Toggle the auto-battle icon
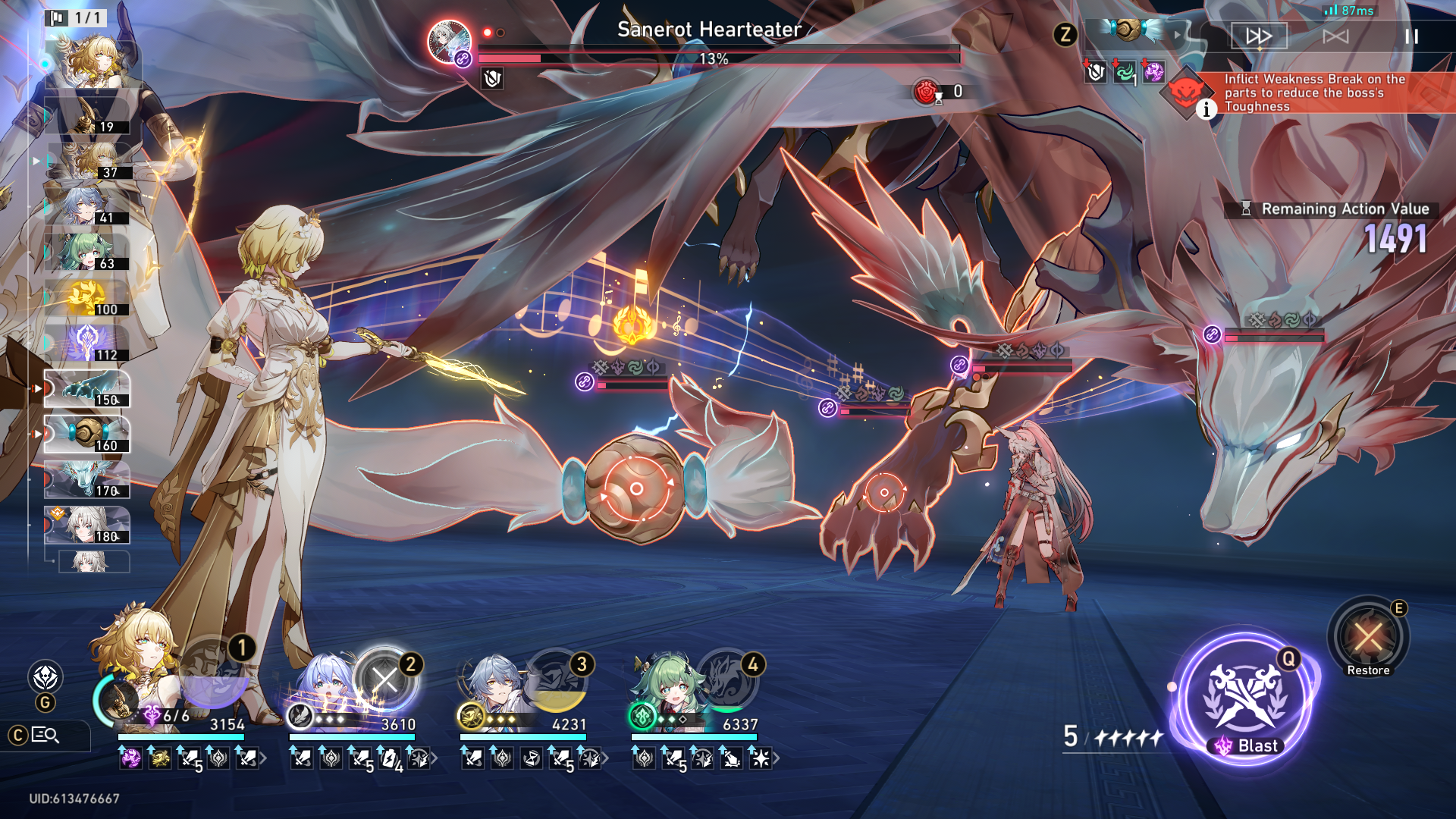Image resolution: width=1456 pixels, height=819 pixels. (x=1335, y=36)
